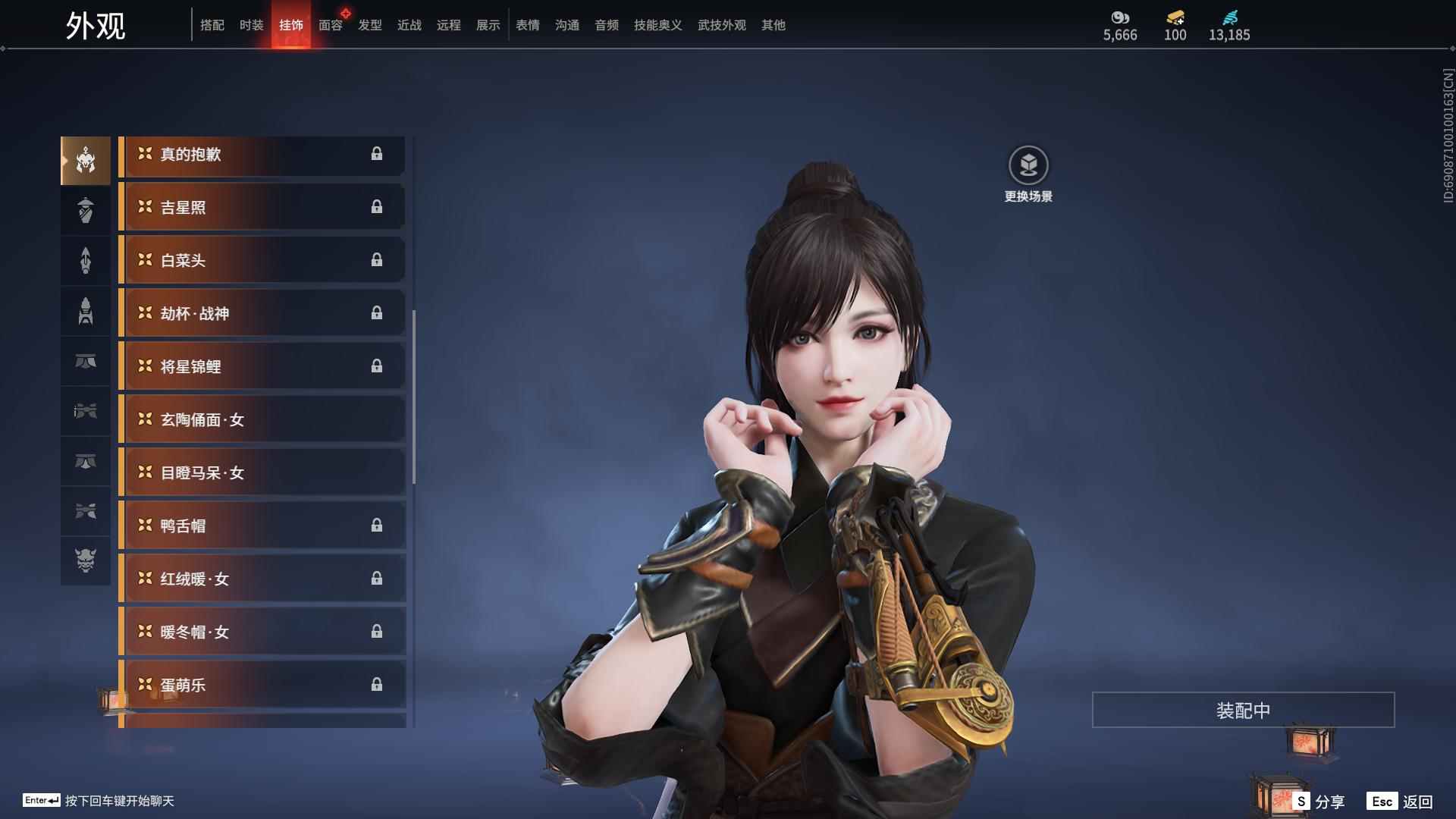Screen dimensions: 1456x819
Task: Switch to the 搭配 tab
Action: pyautogui.click(x=212, y=25)
